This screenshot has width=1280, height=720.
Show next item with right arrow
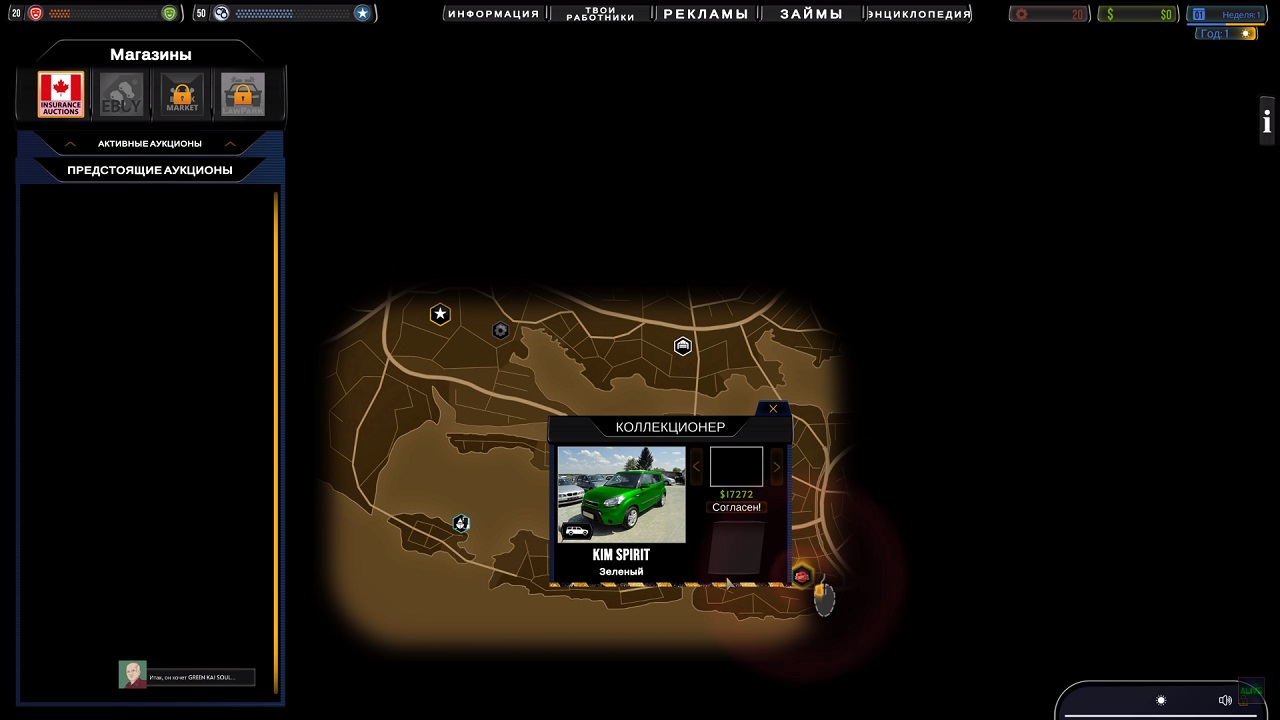pyautogui.click(x=777, y=467)
